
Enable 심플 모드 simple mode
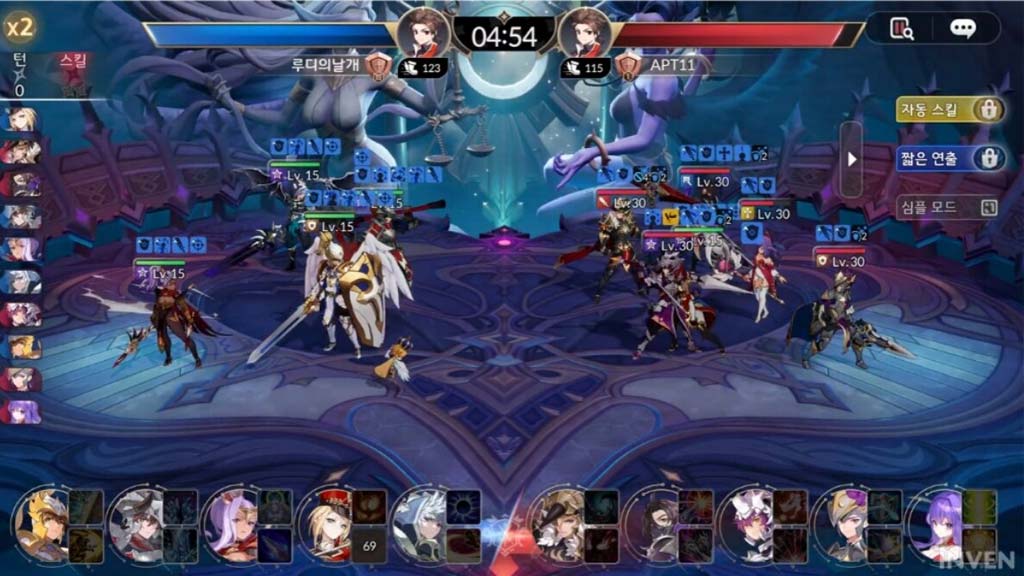click(947, 208)
